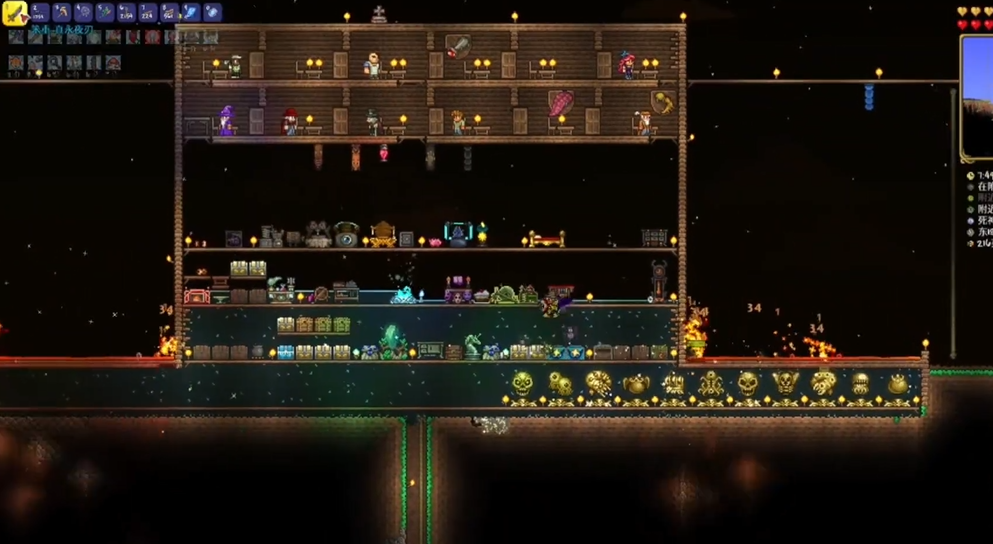Select the pickaxe hotbar slot
Image resolution: width=993 pixels, height=544 pixels.
coord(61,13)
